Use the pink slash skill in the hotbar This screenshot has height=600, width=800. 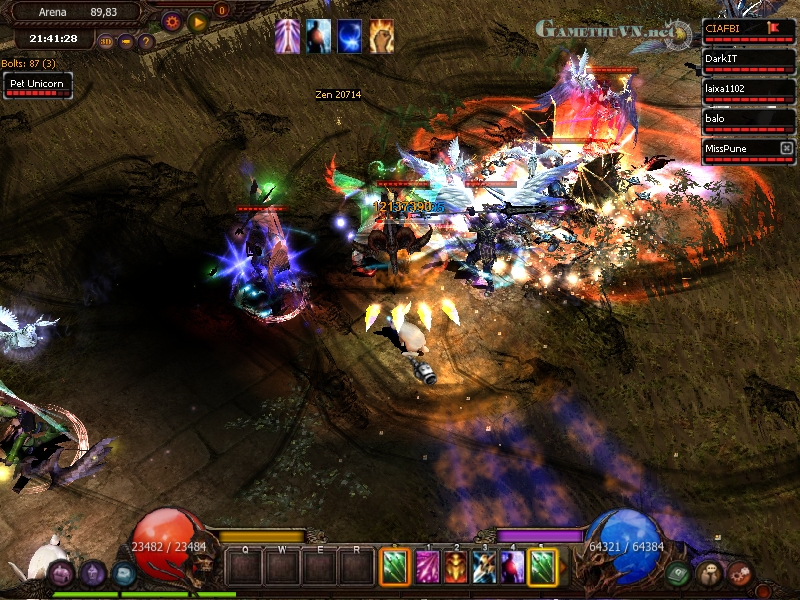click(x=428, y=567)
